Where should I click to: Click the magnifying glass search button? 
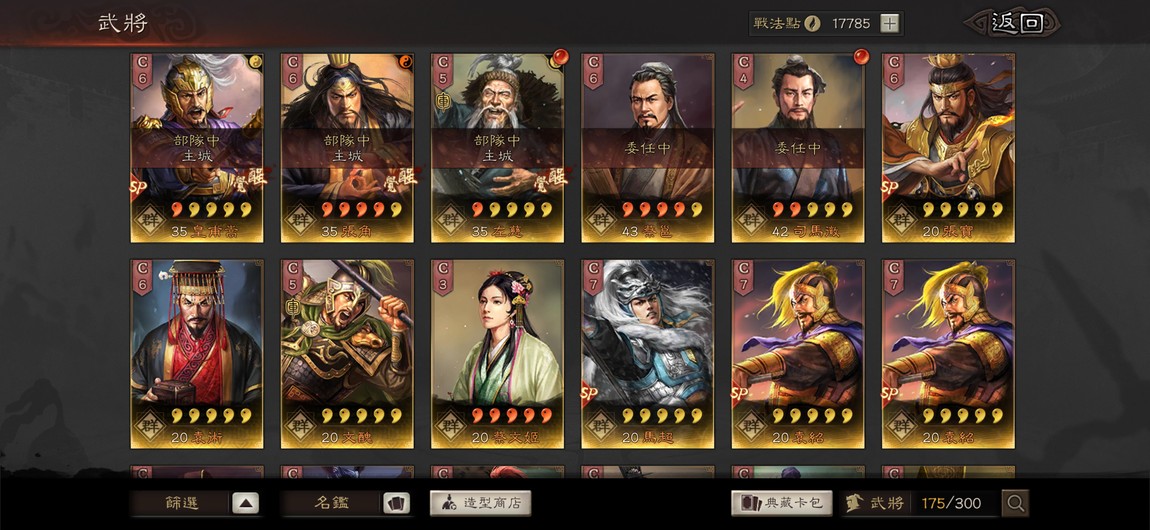pos(1015,503)
